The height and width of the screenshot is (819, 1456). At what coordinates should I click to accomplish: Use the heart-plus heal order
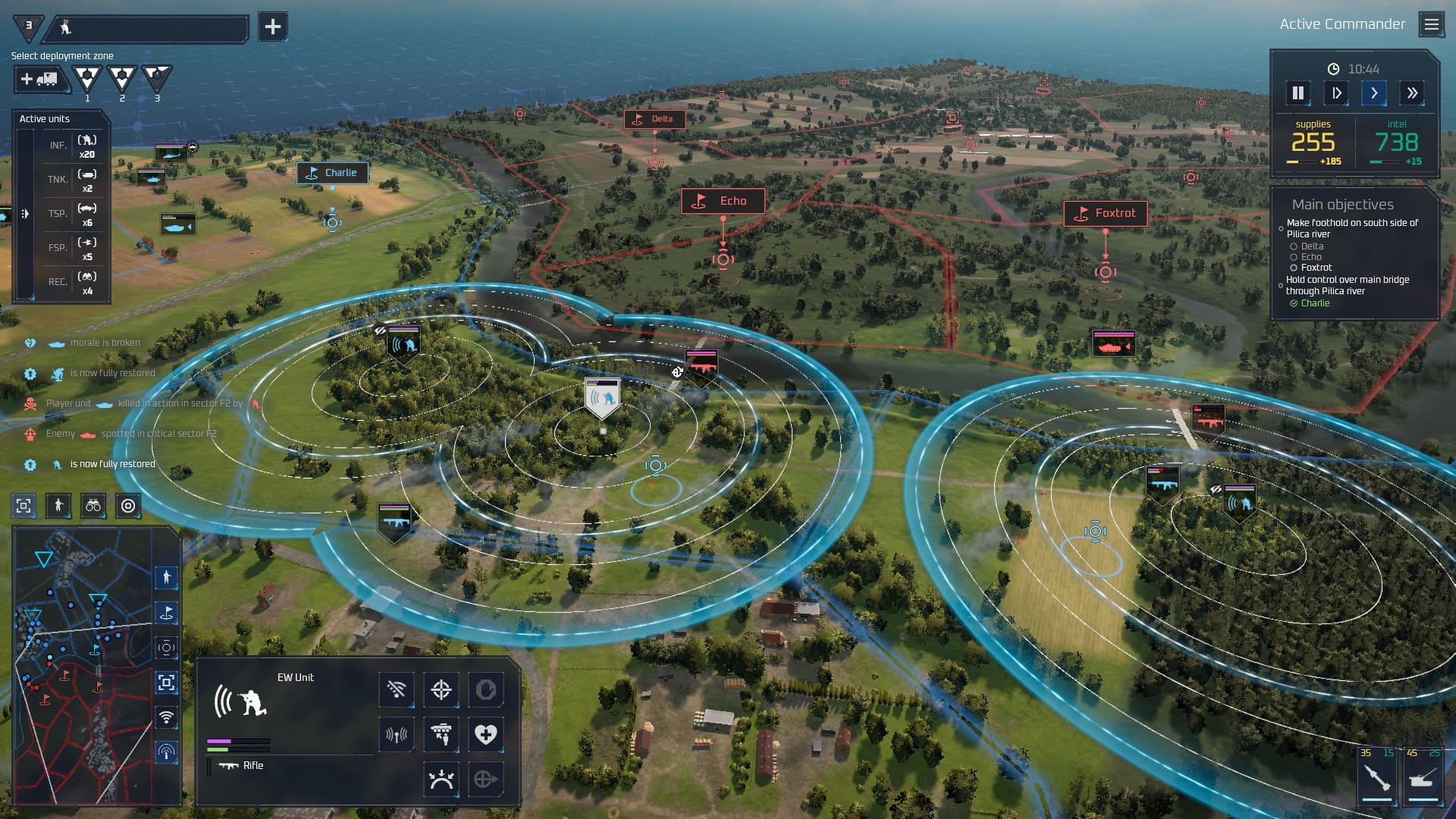485,733
